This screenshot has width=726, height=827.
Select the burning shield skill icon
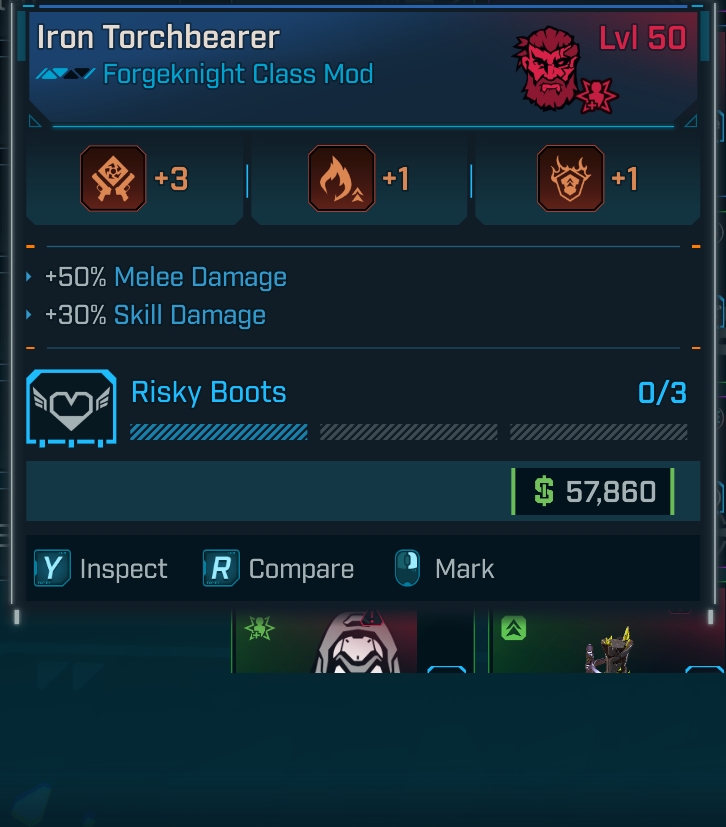point(570,179)
